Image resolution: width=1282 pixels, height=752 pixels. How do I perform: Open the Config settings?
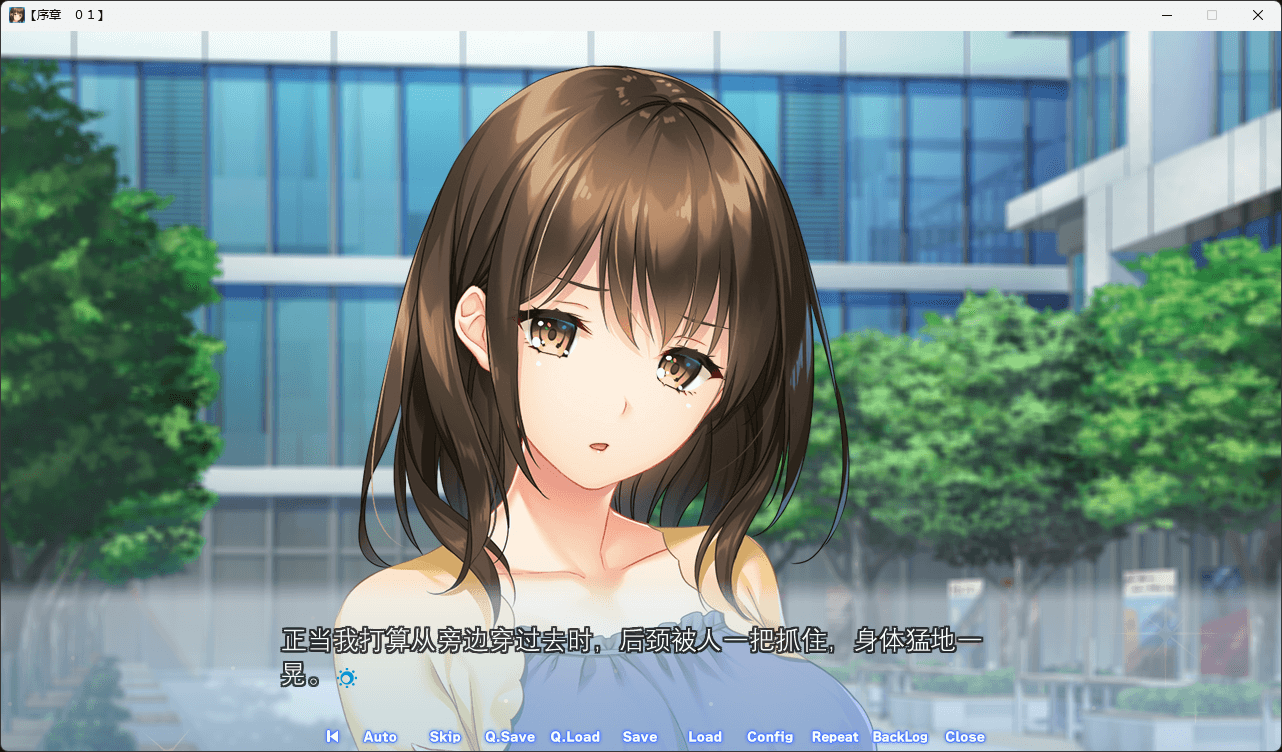click(770, 736)
